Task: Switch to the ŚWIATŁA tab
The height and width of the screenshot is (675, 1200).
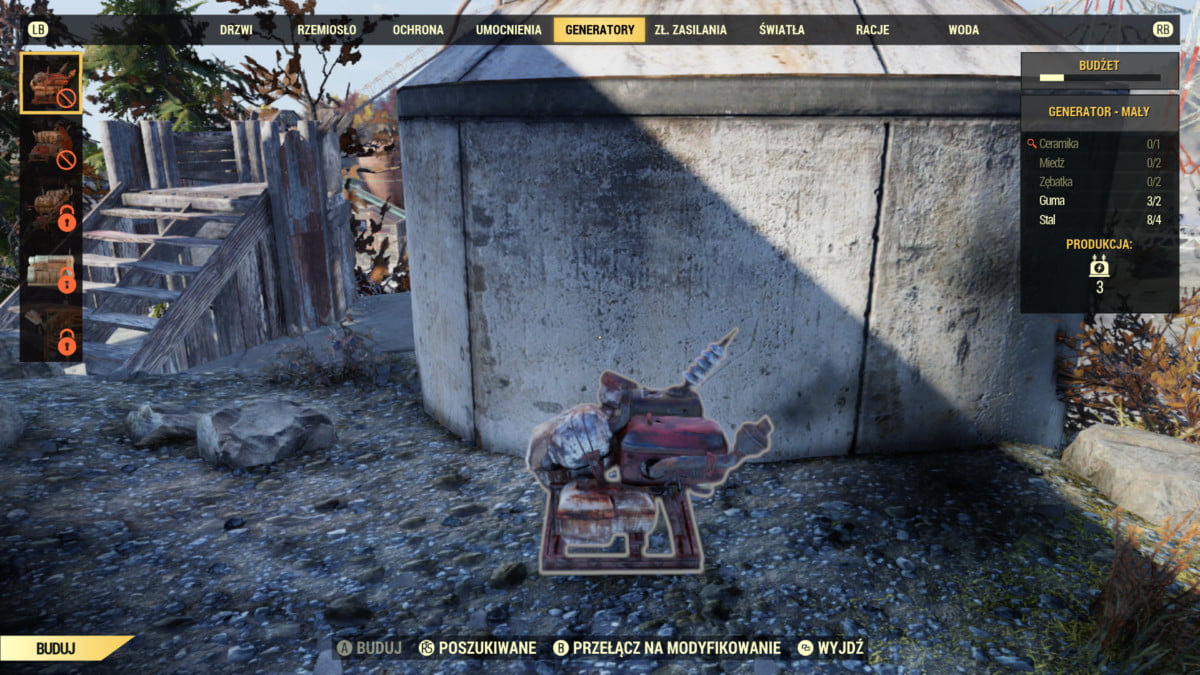Action: 781,30
